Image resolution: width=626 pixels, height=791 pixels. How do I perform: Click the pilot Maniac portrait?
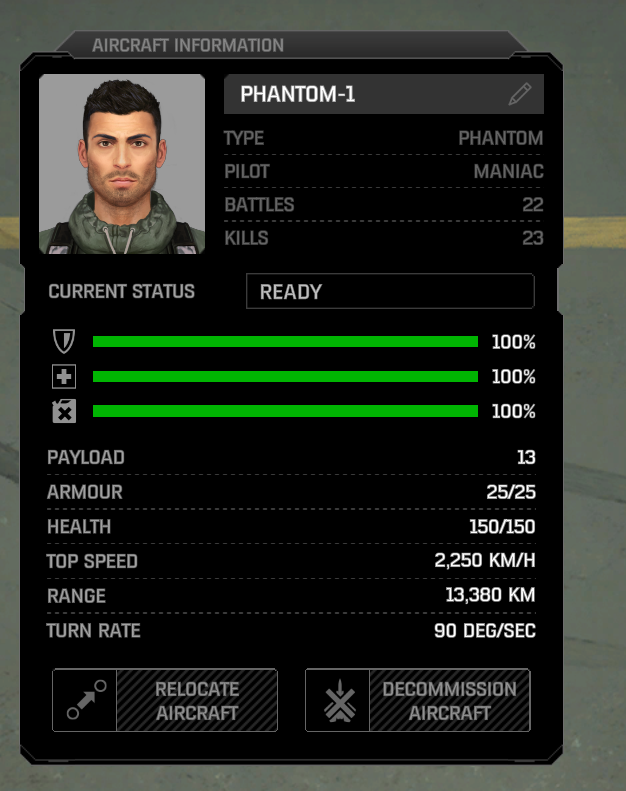coord(122,164)
